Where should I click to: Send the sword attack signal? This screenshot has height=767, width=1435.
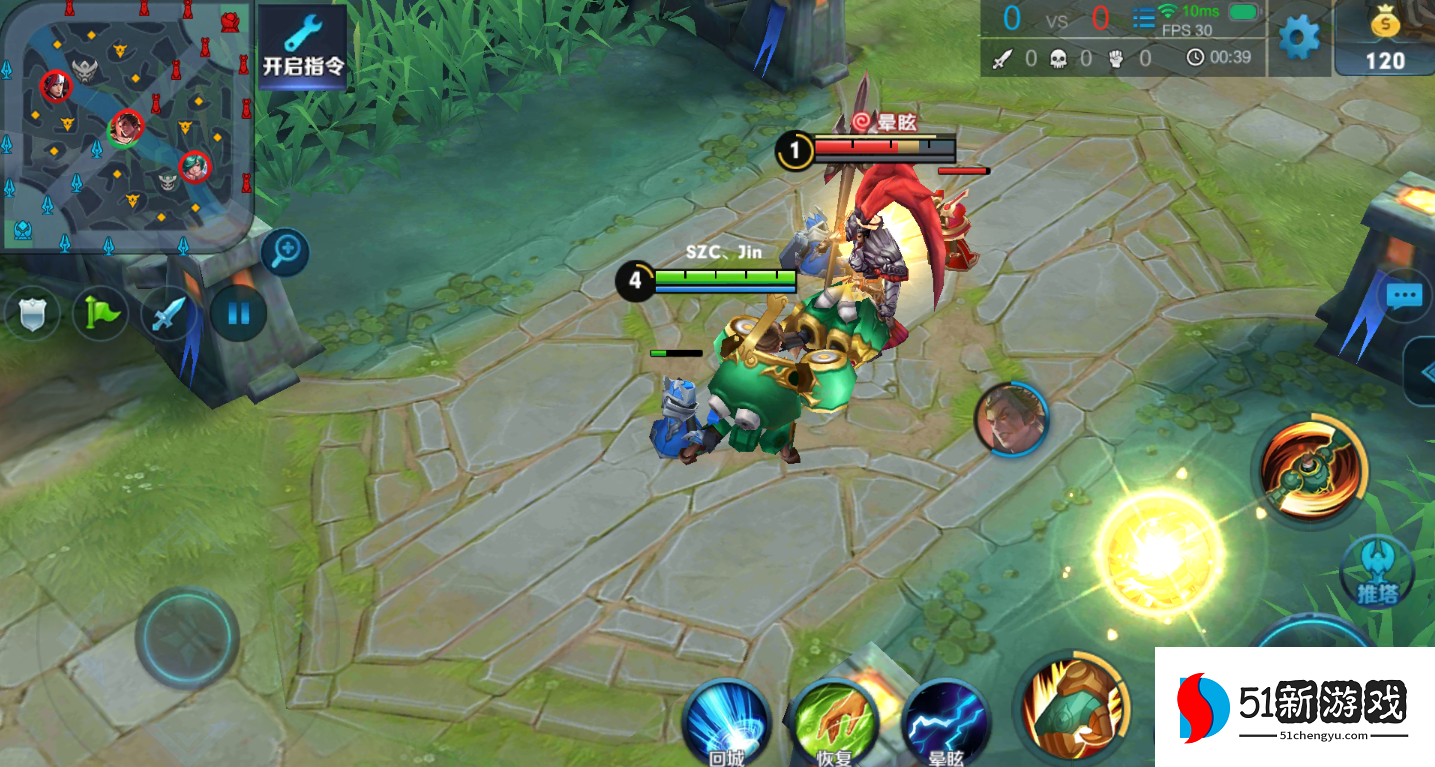pos(169,313)
